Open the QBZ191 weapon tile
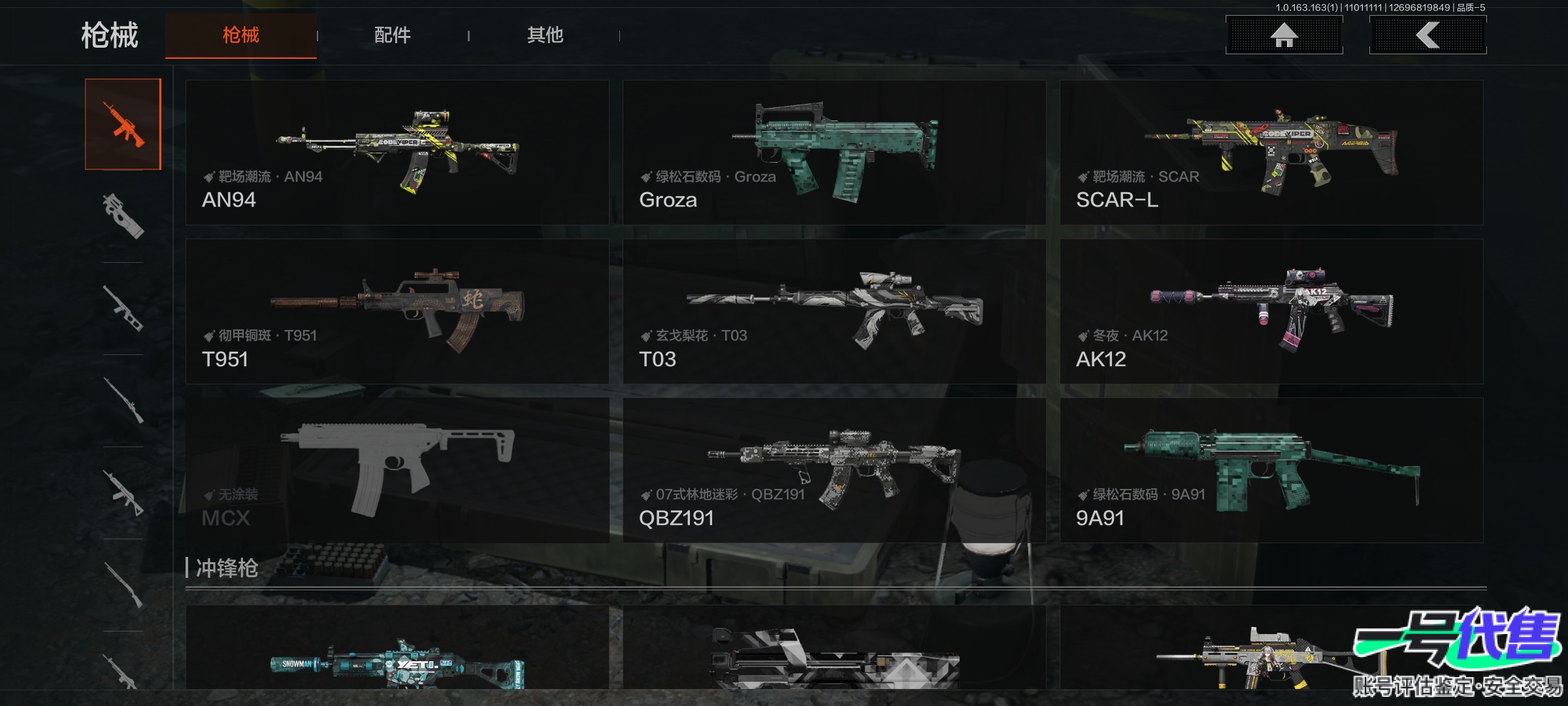 coord(834,471)
